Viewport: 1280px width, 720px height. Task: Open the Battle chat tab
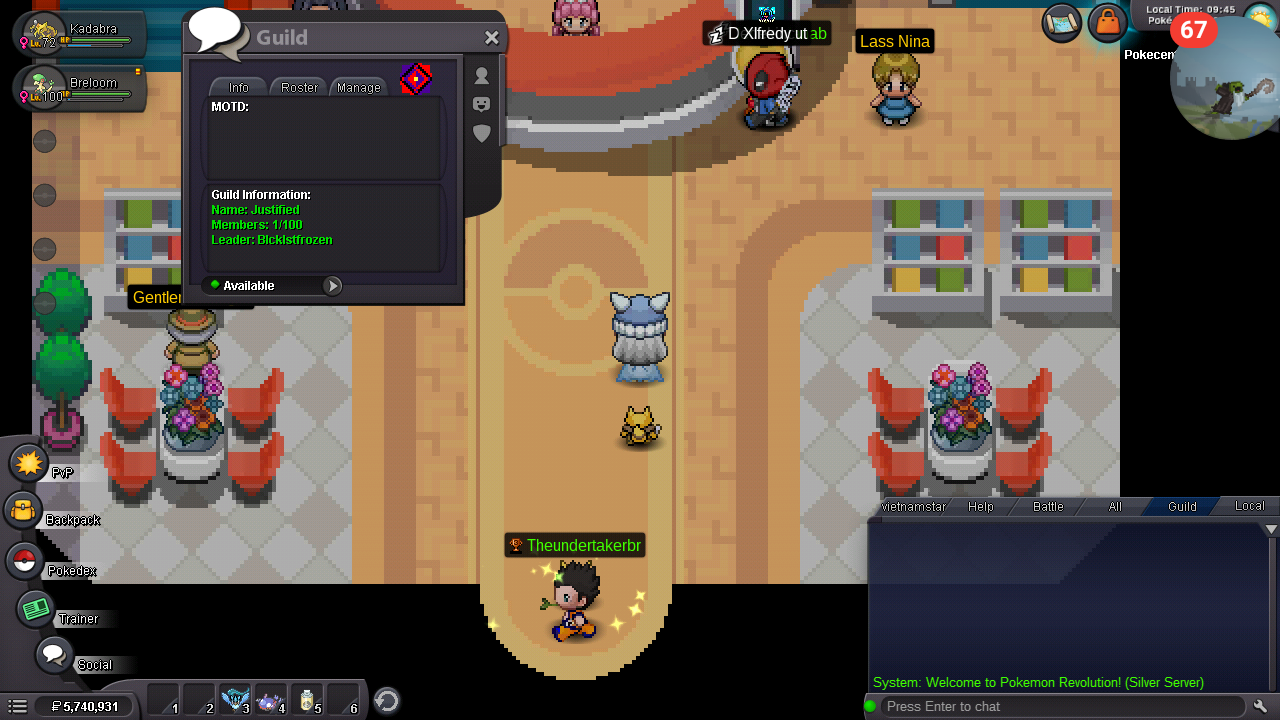pos(1048,507)
